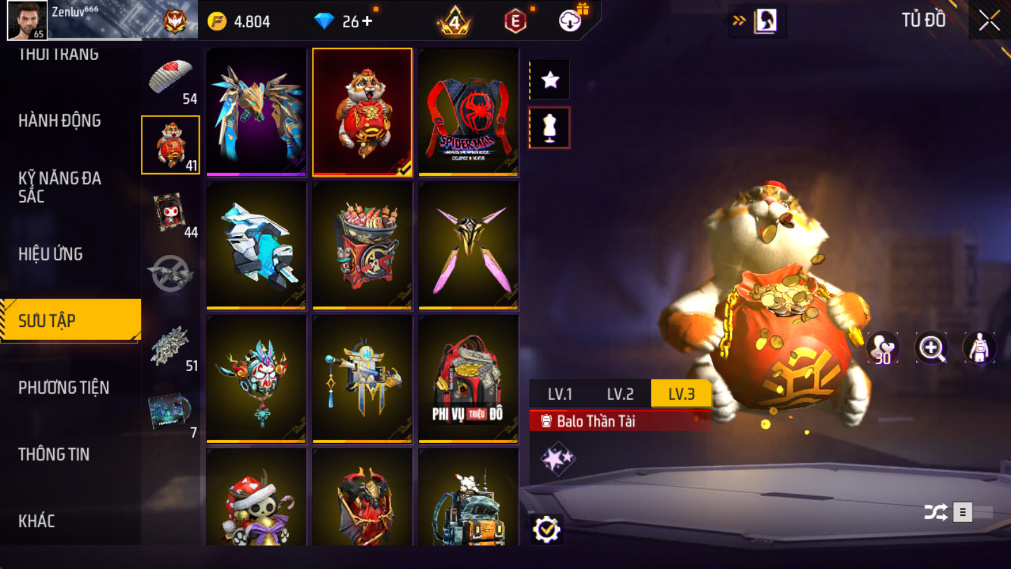Open the THÔNG TIN menu entry
Screen dimensions: 1011x569
point(54,454)
